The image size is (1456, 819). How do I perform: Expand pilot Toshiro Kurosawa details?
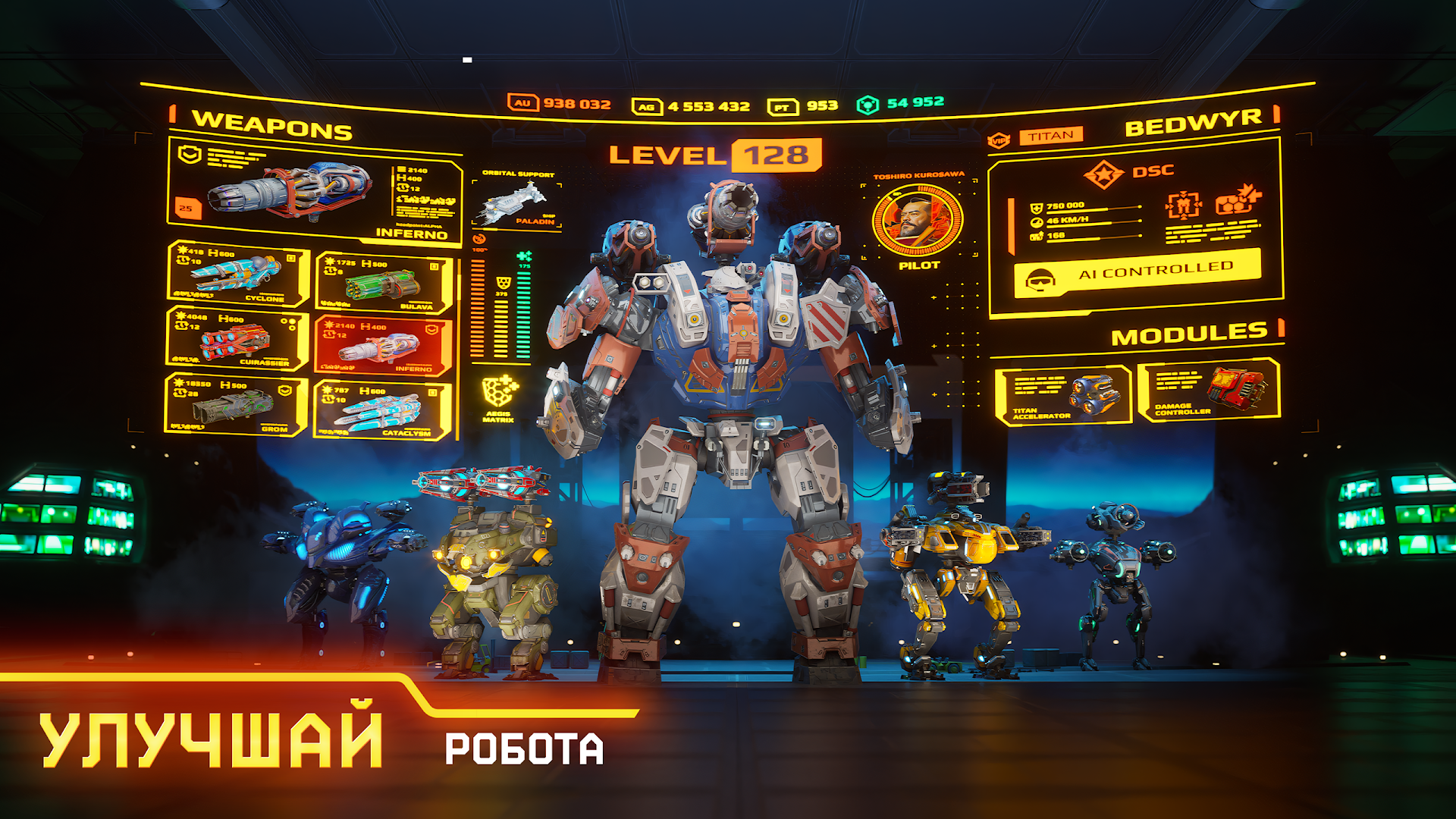(x=918, y=218)
